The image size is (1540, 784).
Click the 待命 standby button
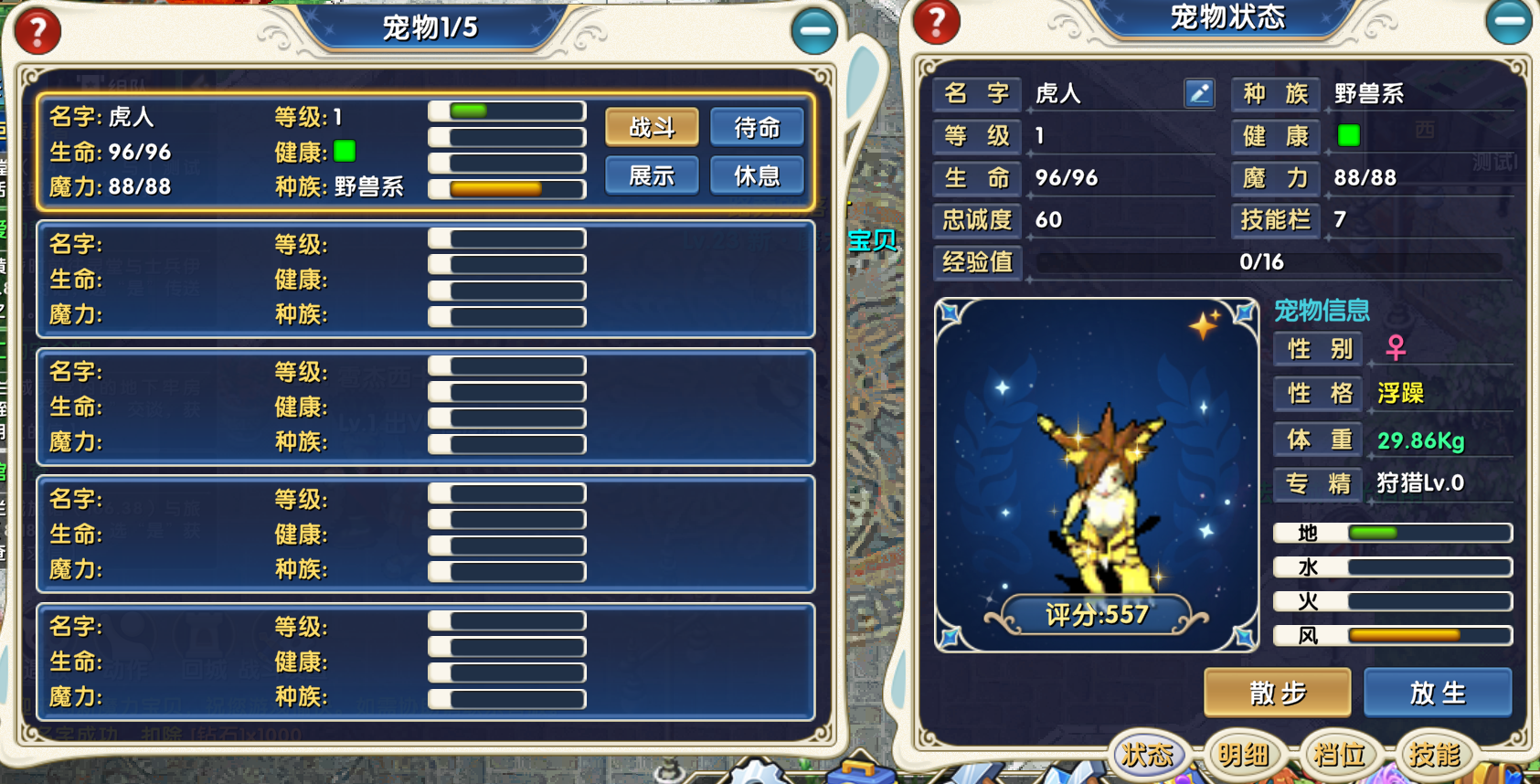click(757, 127)
